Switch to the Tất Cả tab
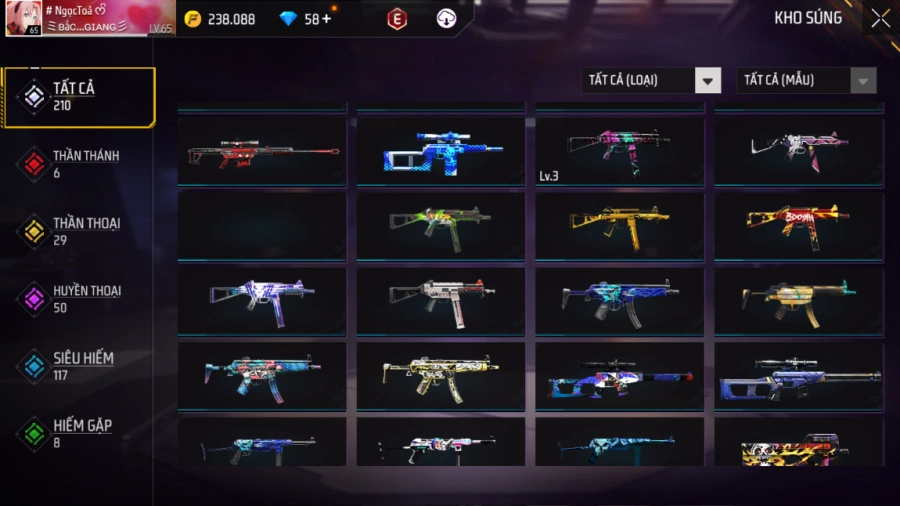Image resolution: width=900 pixels, height=506 pixels. [x=79, y=97]
